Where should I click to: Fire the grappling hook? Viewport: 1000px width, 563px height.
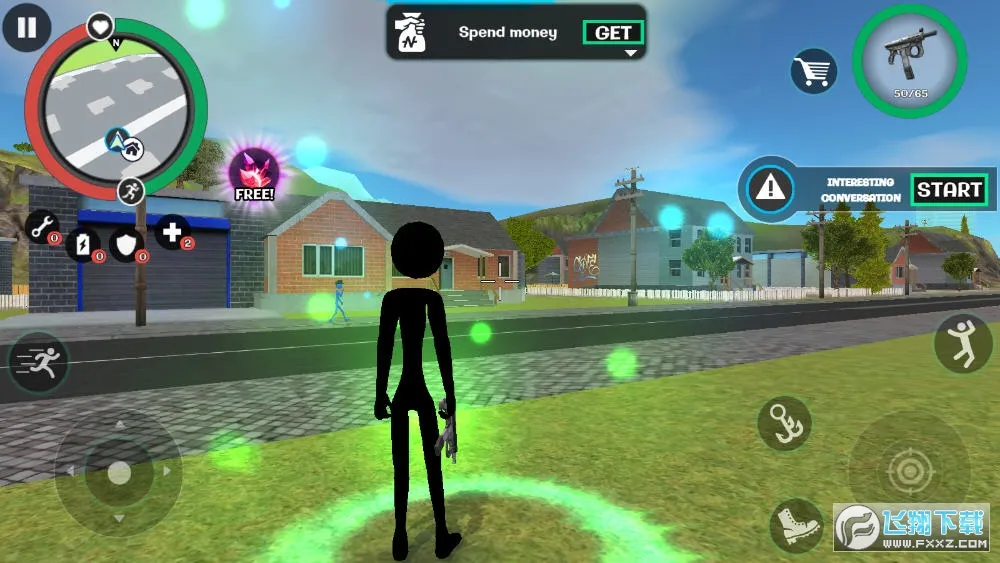click(x=784, y=423)
